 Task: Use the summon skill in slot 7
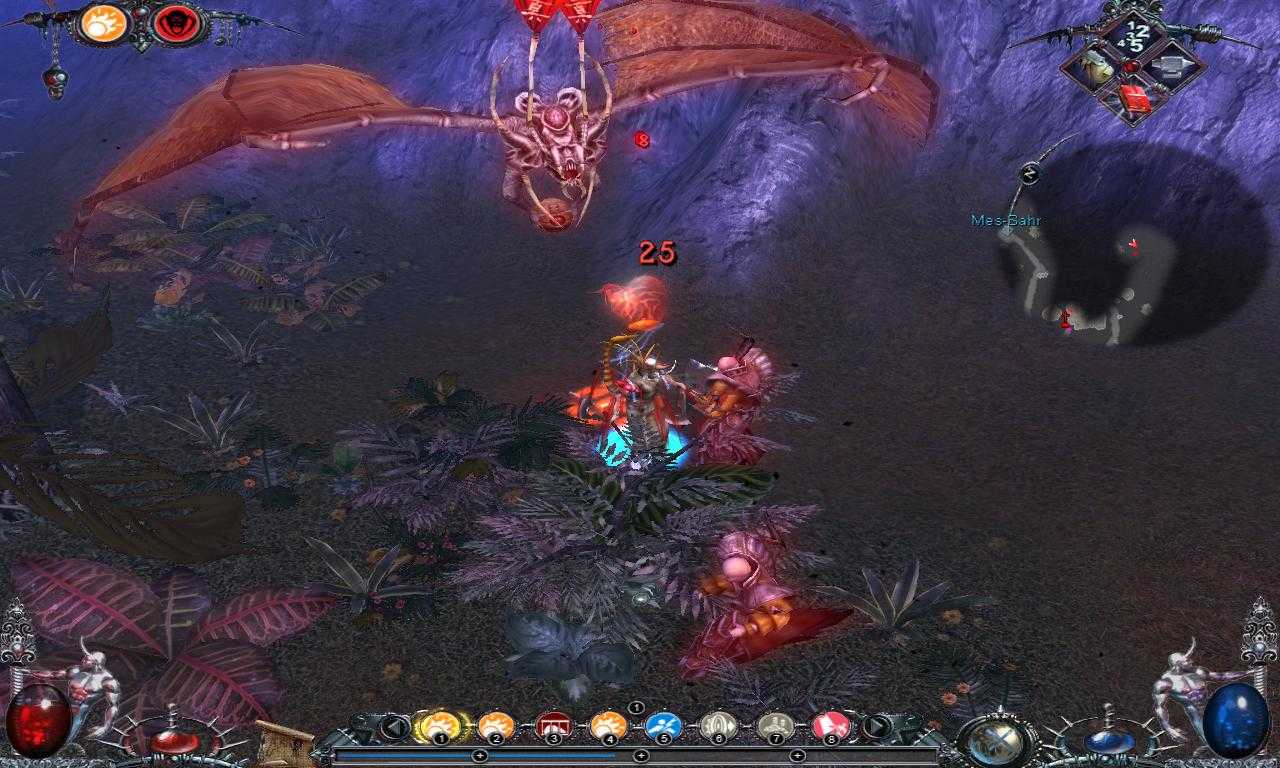coord(776,724)
